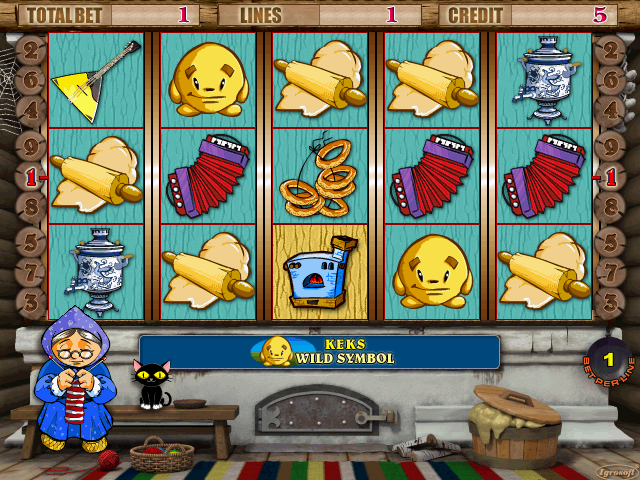Select the Keks Wild Symbol info banner
The width and height of the screenshot is (640, 480).
pyautogui.click(x=319, y=352)
